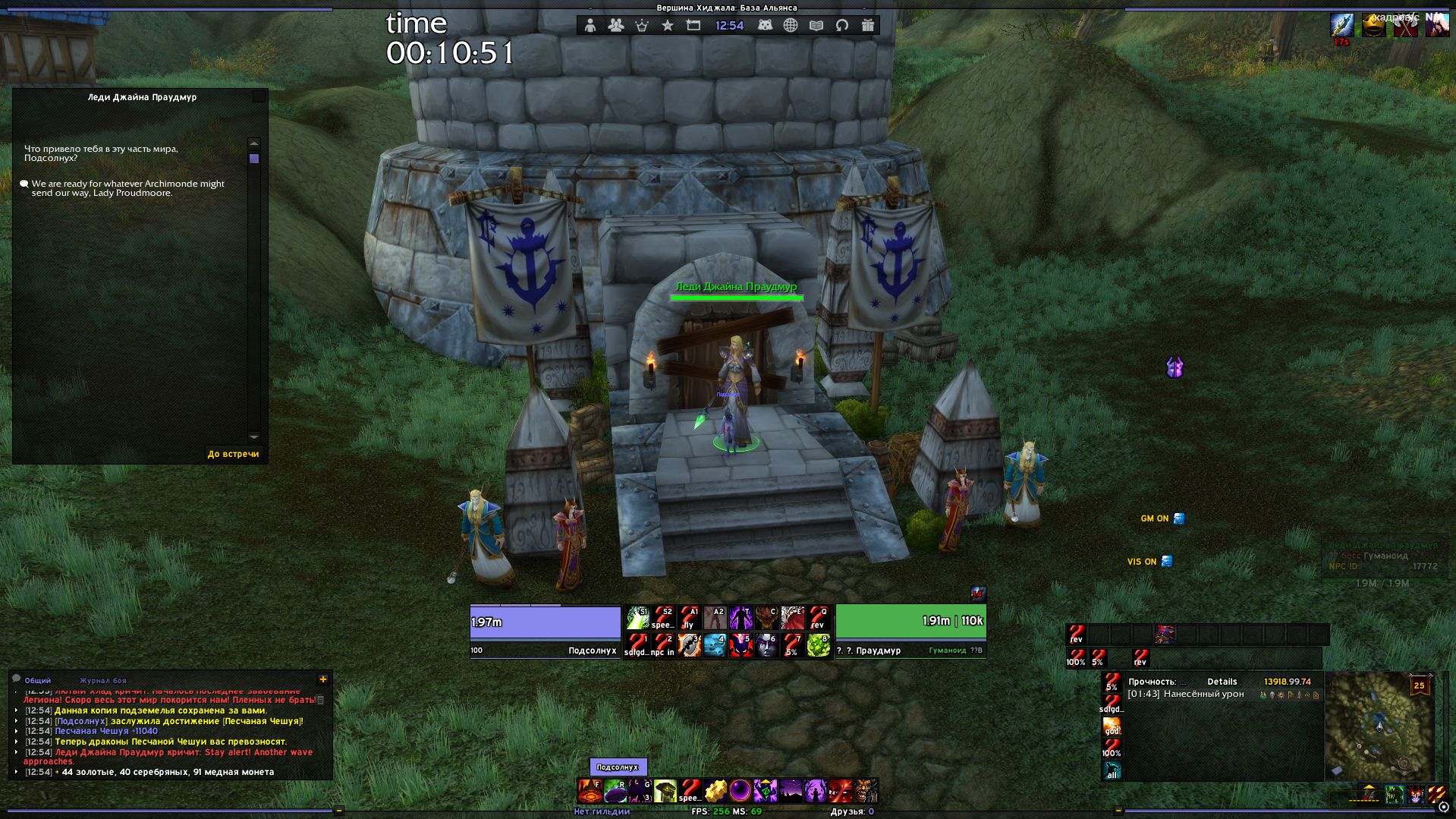Click the 'all' macro button
Viewport: 1456px width, 819px height.
1112,770
